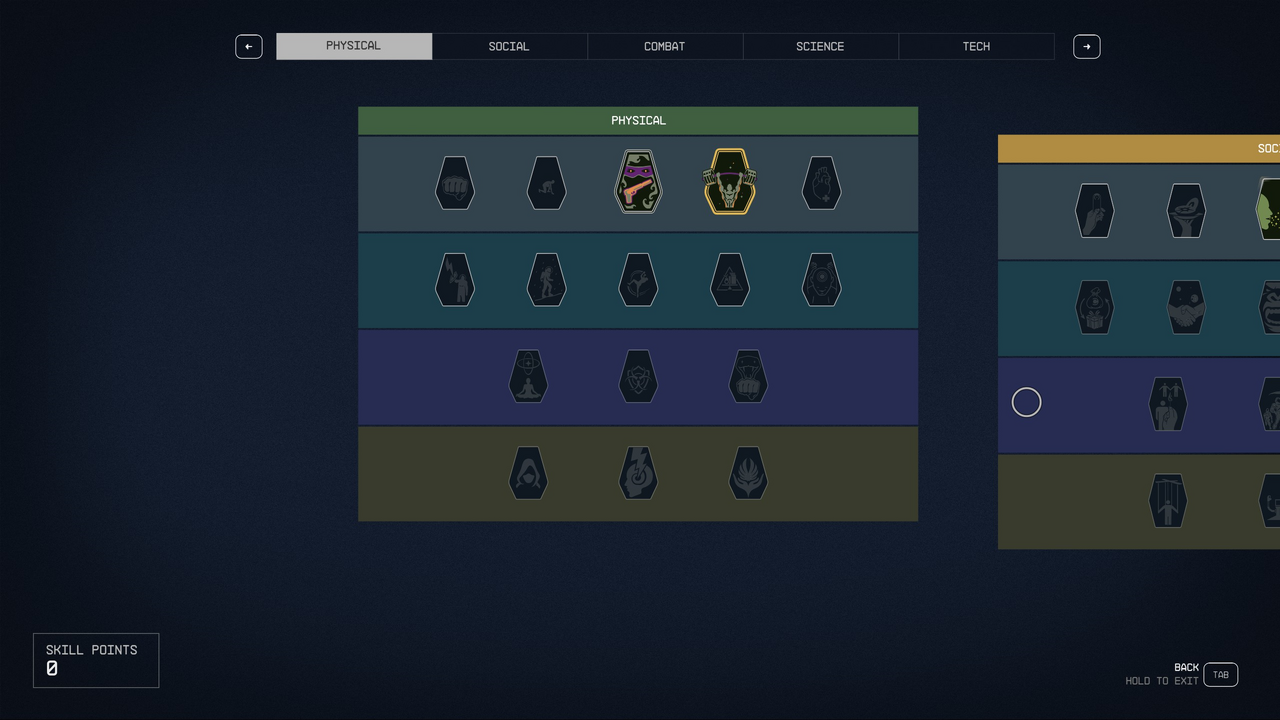Select the Boxing skill icon

click(455, 181)
